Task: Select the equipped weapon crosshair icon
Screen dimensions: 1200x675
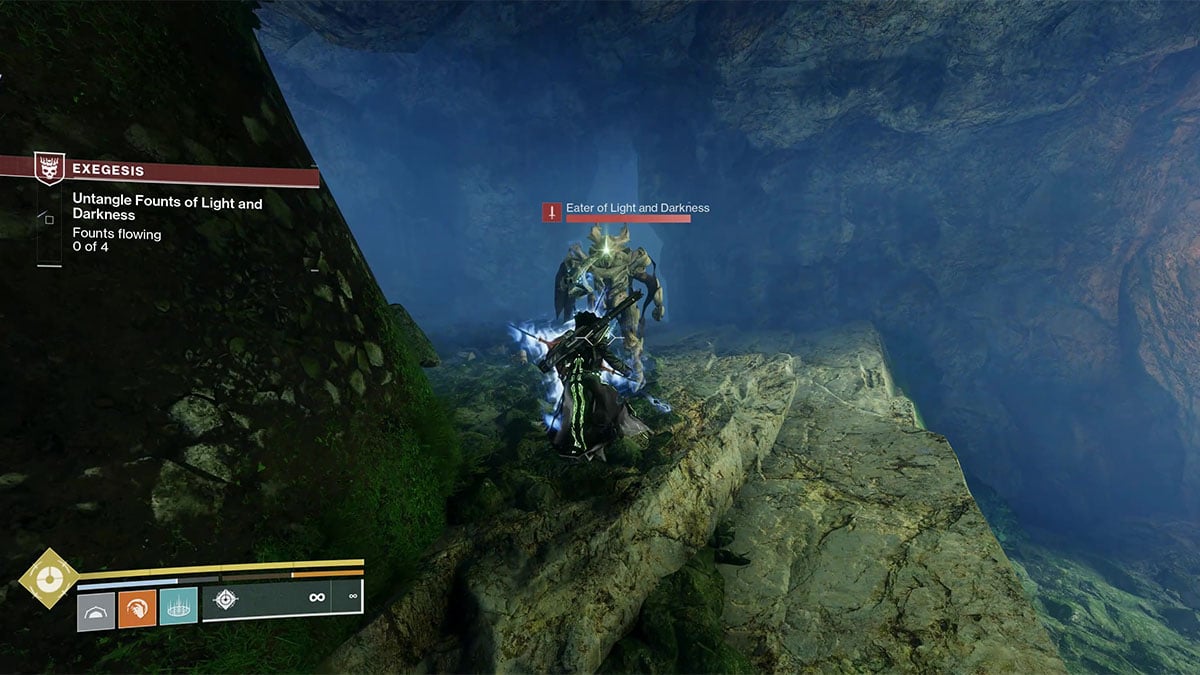Action: point(227,599)
